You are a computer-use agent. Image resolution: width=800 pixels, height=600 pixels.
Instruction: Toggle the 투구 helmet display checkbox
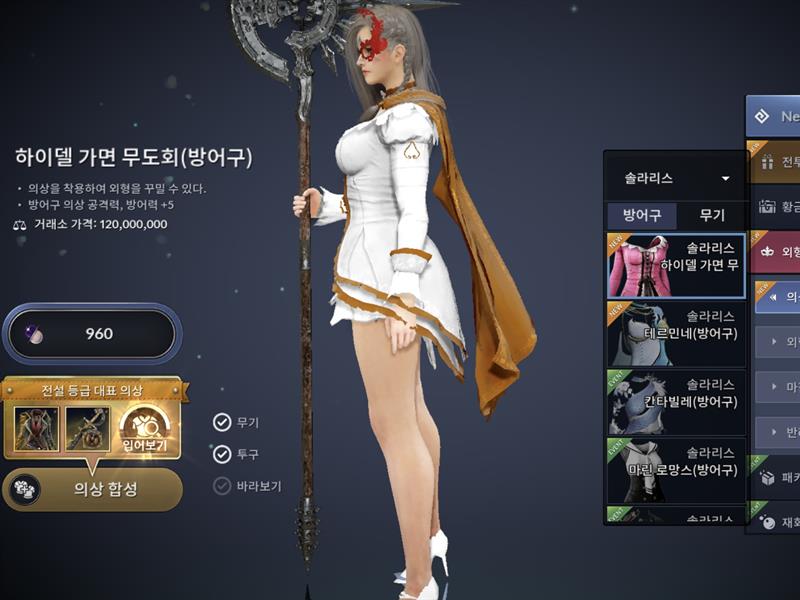coord(222,455)
